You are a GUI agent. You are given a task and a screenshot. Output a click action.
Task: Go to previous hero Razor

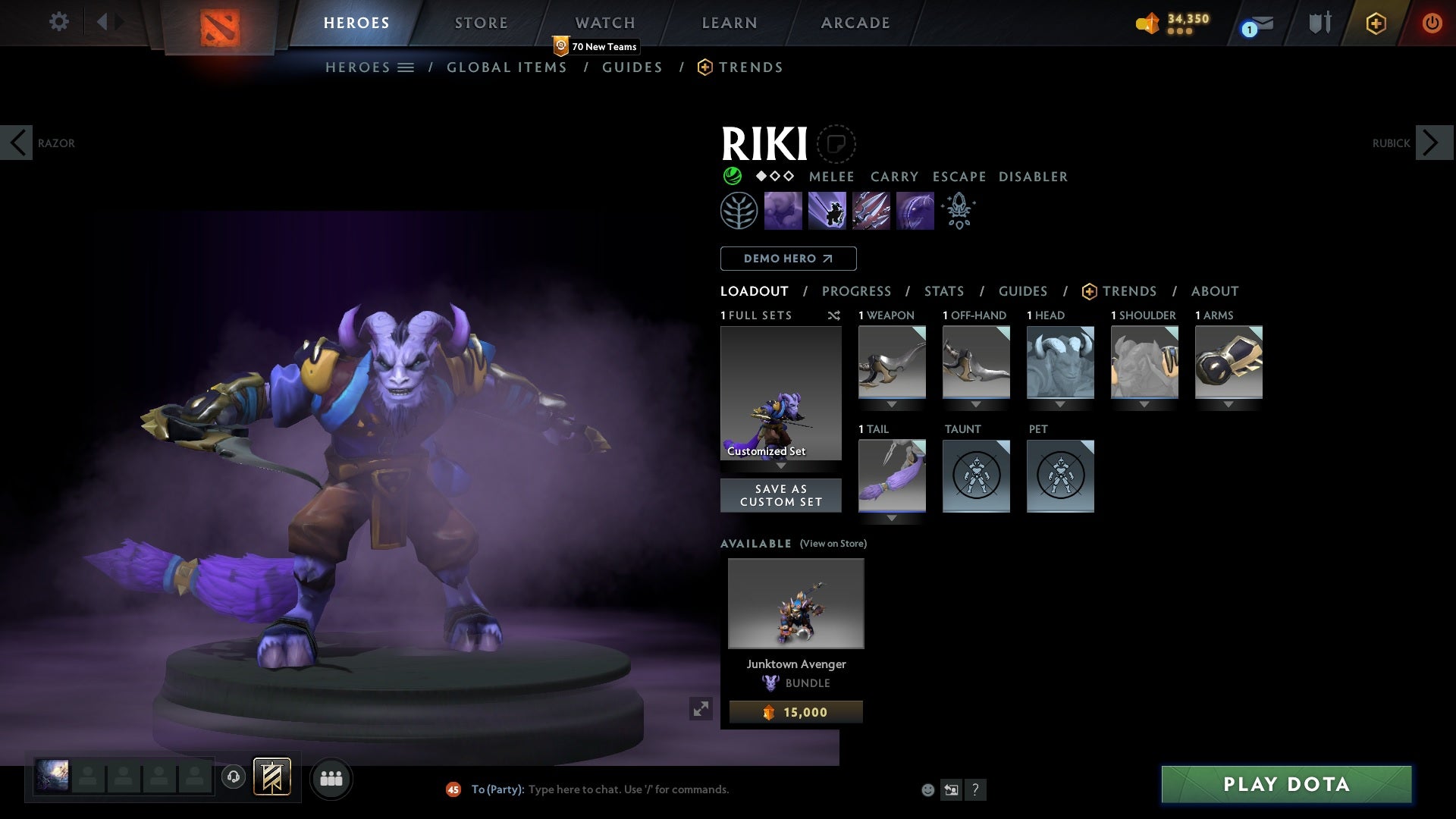(17, 143)
